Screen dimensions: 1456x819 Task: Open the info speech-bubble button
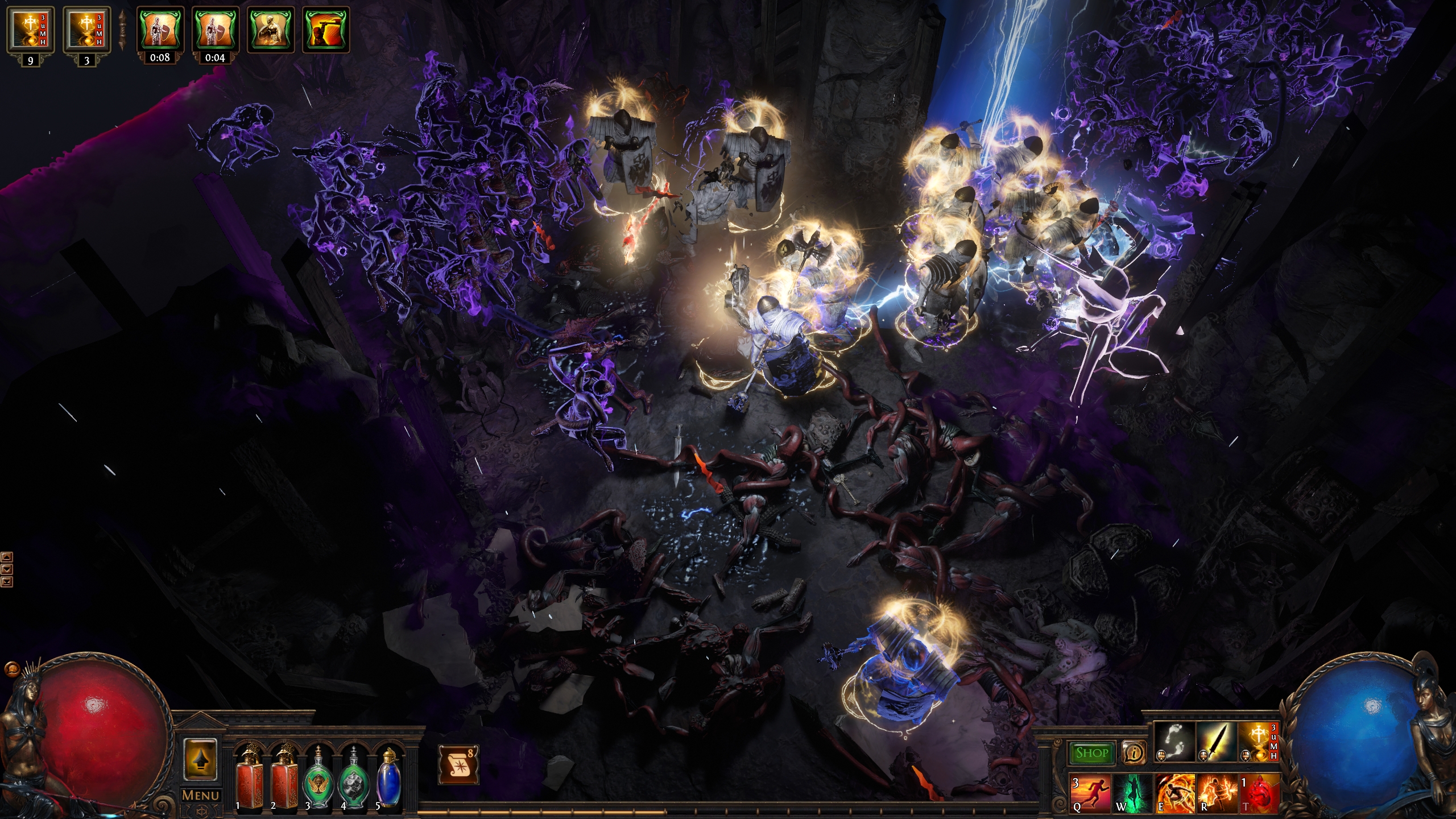1134,753
